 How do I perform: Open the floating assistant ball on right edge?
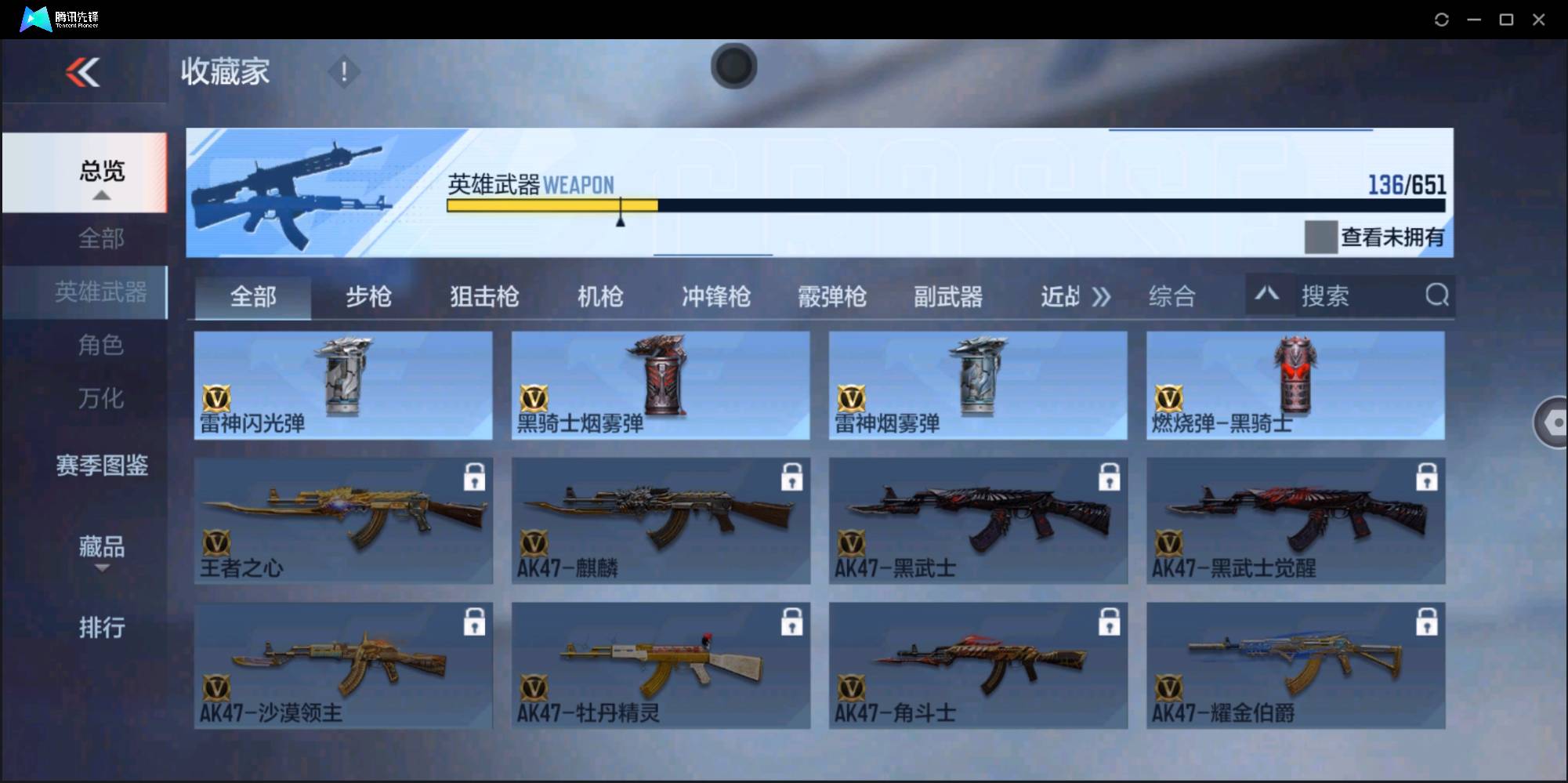[x=1555, y=422]
